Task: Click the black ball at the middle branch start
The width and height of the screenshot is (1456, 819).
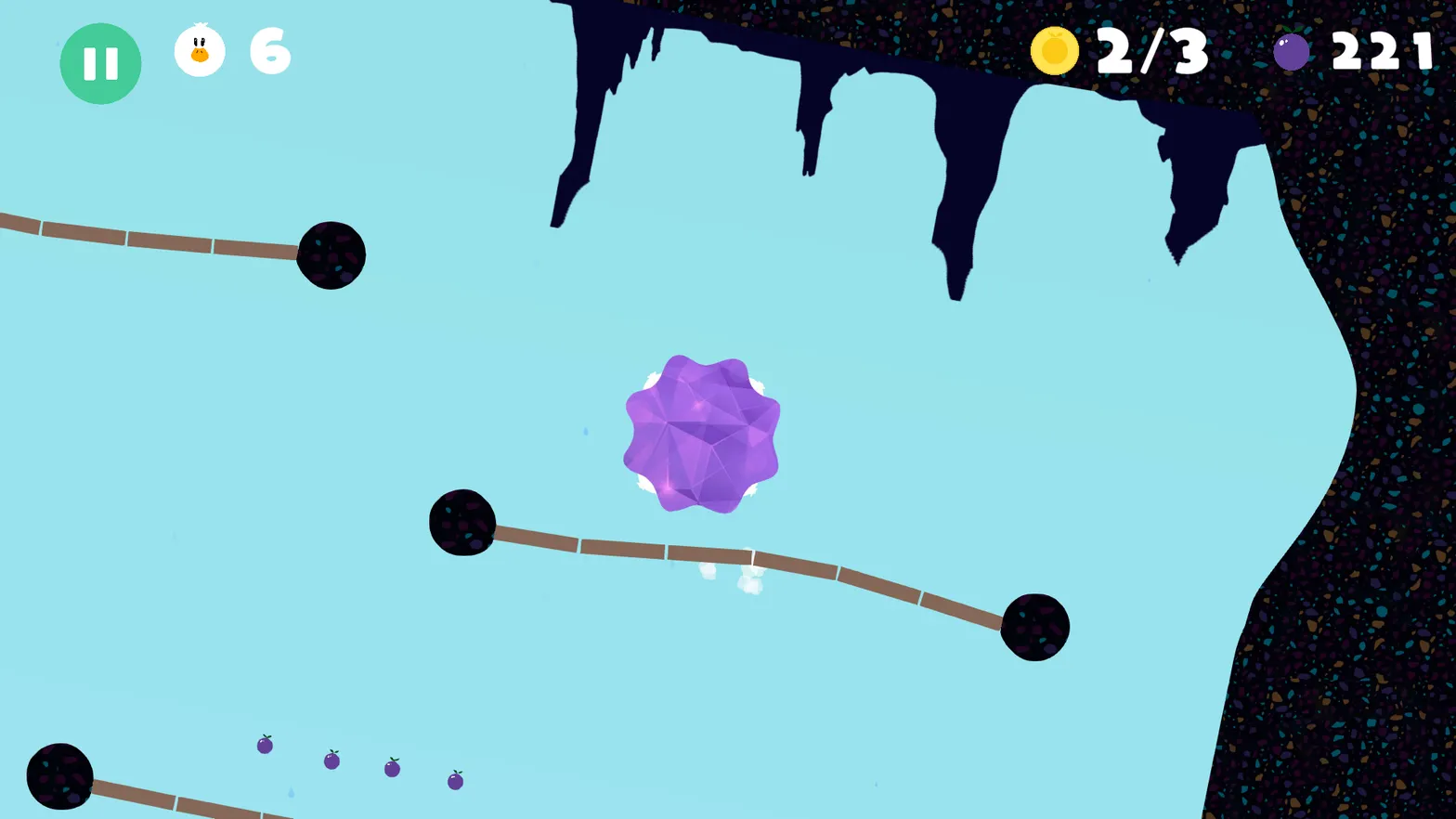Action: (x=461, y=522)
